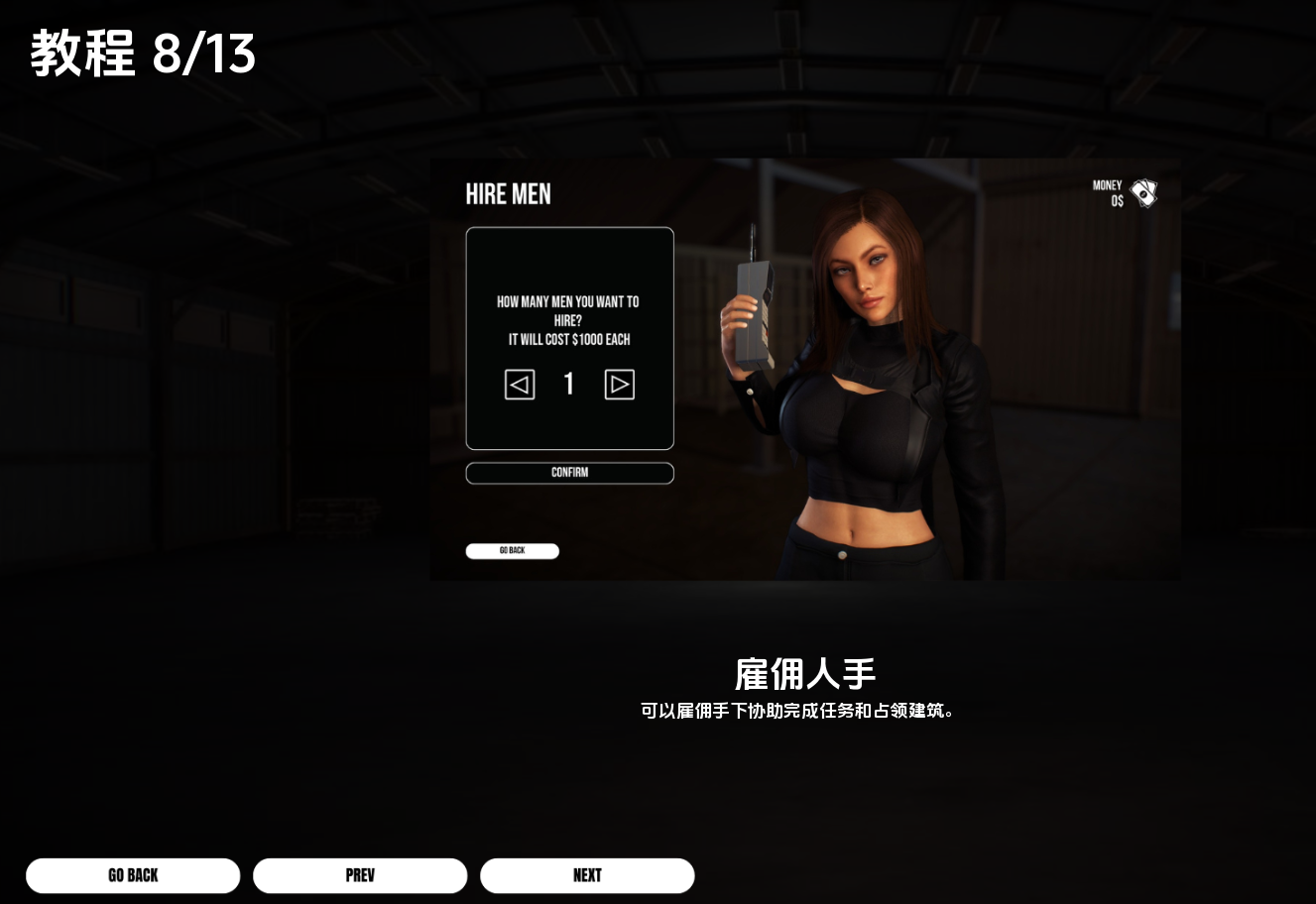Image resolution: width=1316 pixels, height=904 pixels.
Task: Go to the next tutorial page
Action: coord(587,875)
